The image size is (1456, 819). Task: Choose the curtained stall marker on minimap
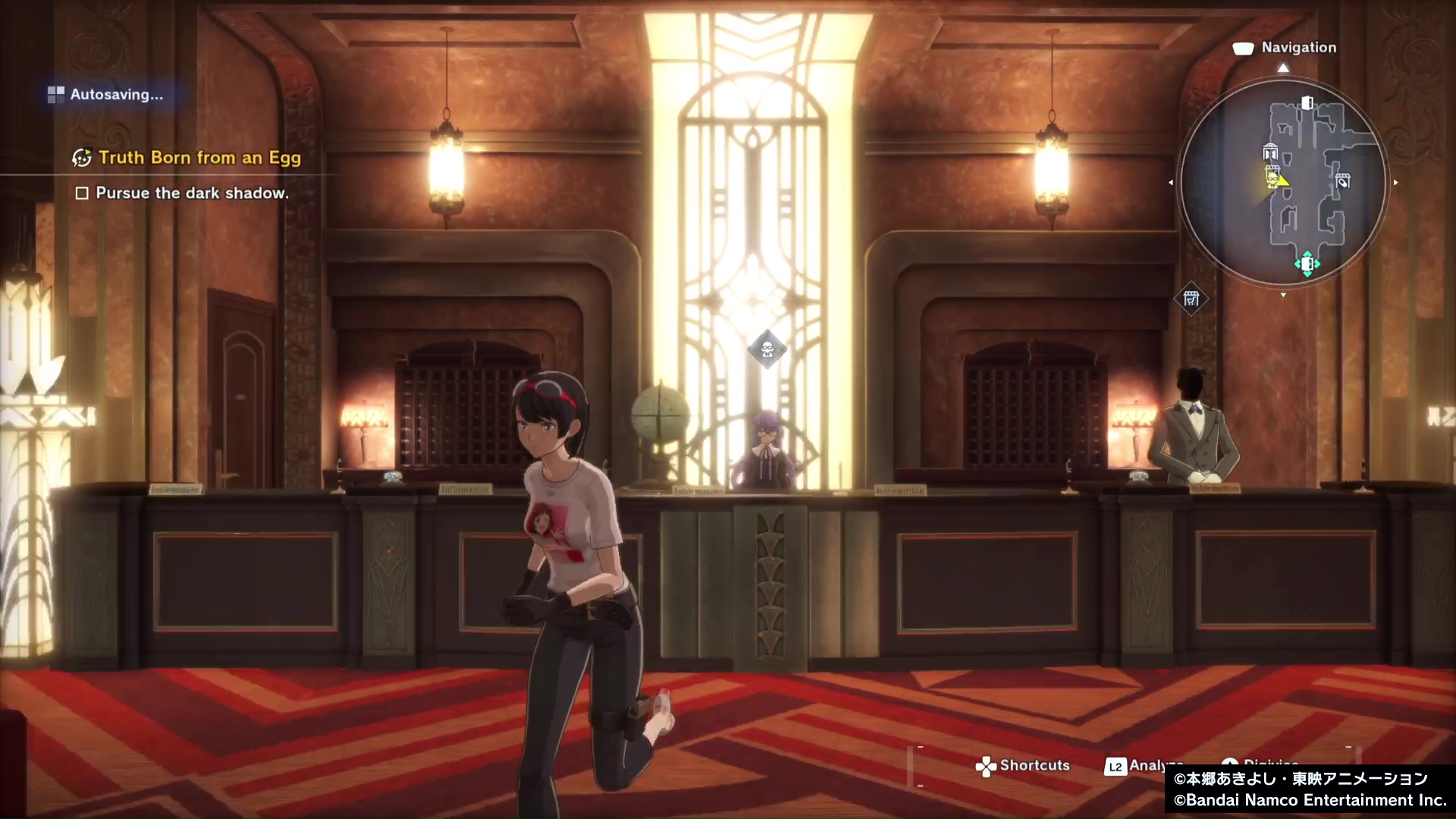click(1270, 152)
